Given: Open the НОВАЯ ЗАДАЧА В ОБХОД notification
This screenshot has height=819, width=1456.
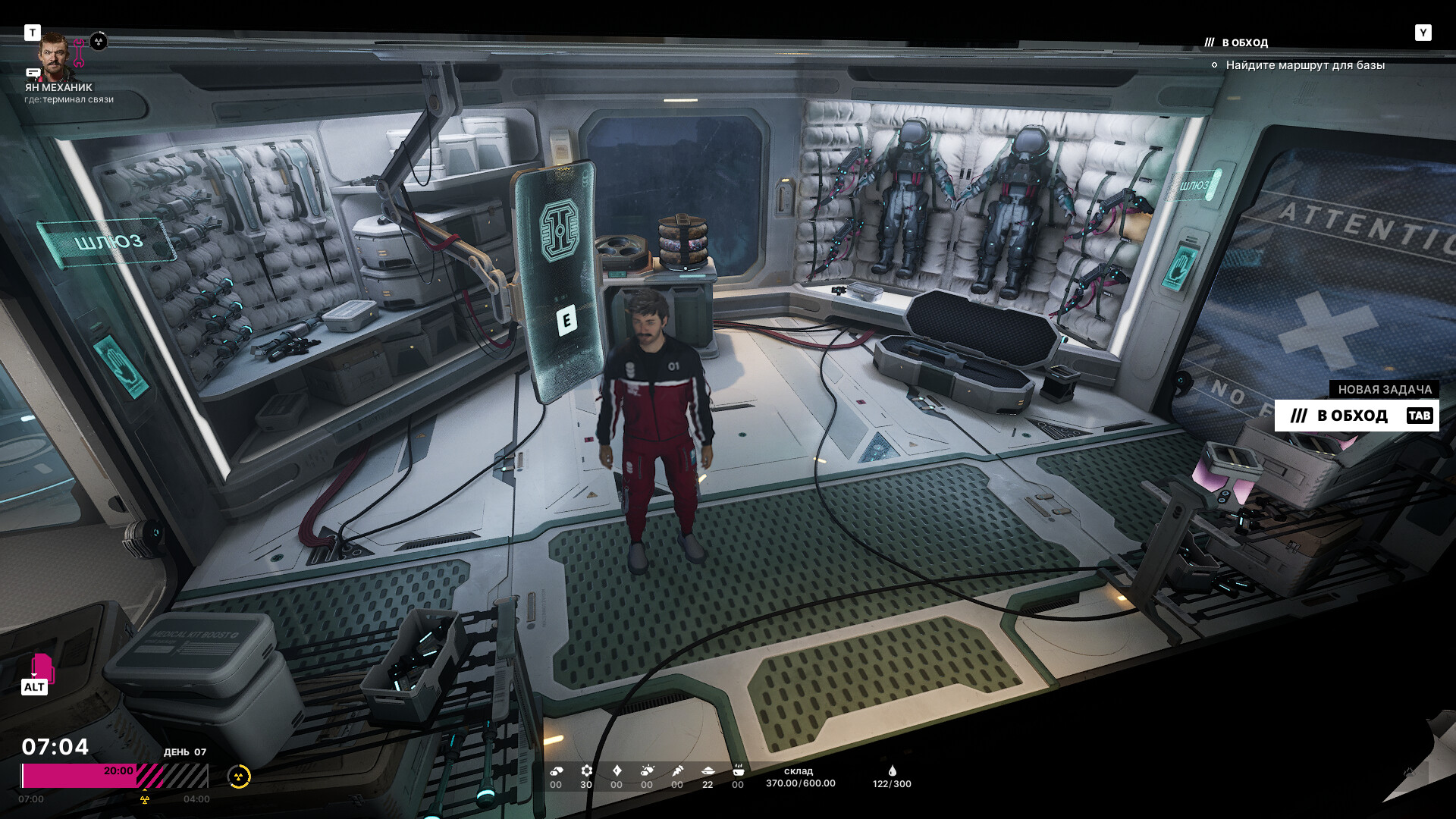Looking at the screenshot, I should (1356, 416).
